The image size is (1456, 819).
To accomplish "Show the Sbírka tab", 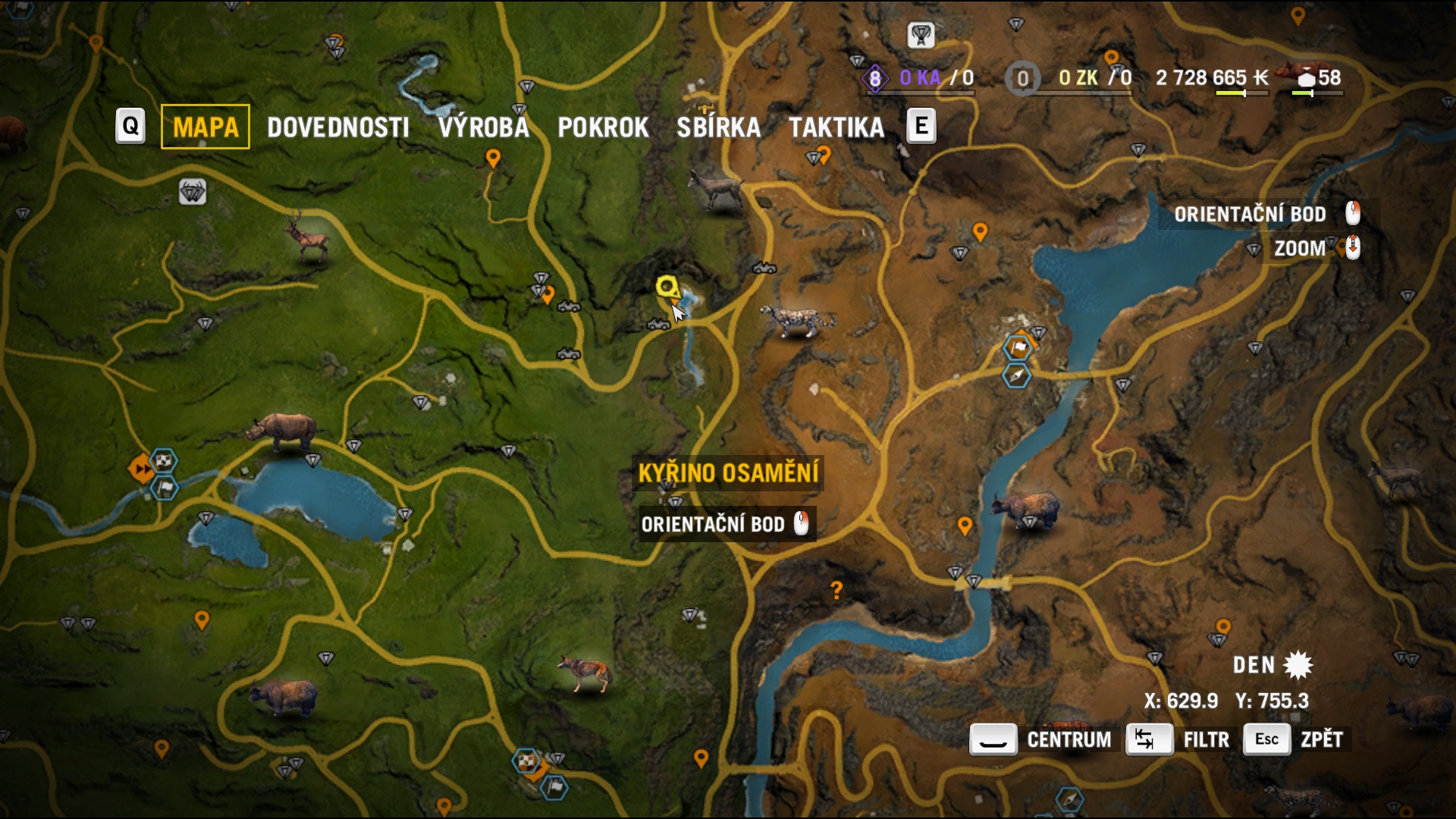I will click(718, 127).
